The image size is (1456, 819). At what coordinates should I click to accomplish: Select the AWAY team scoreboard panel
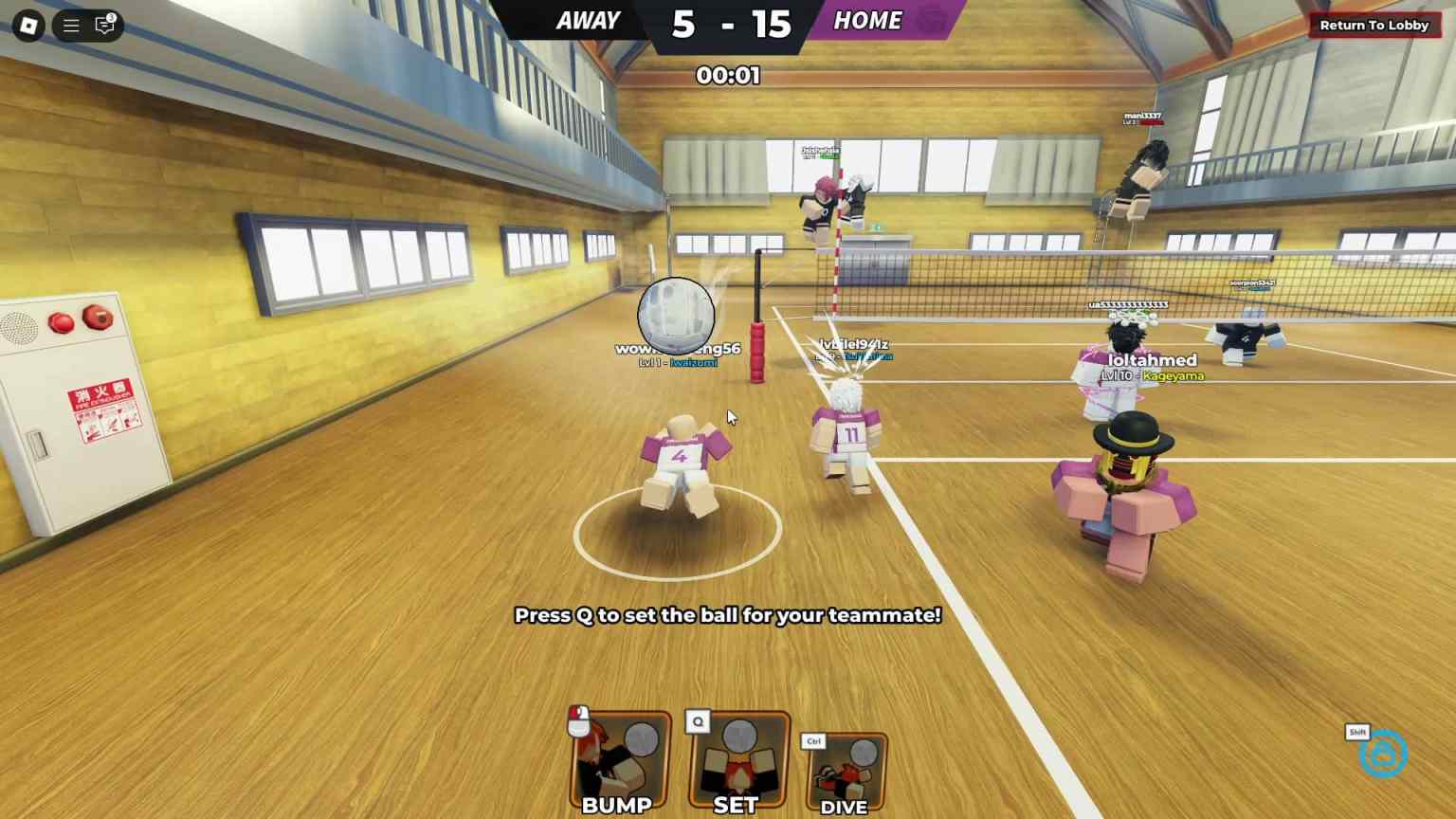click(588, 21)
